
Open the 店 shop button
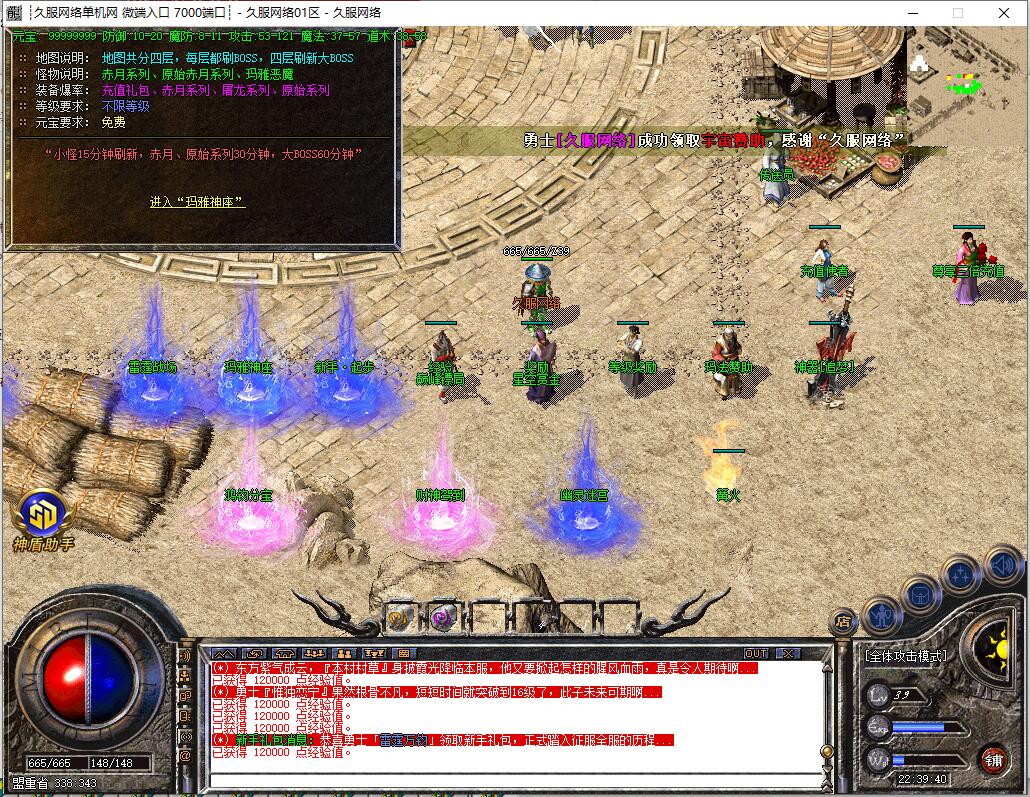tap(844, 621)
